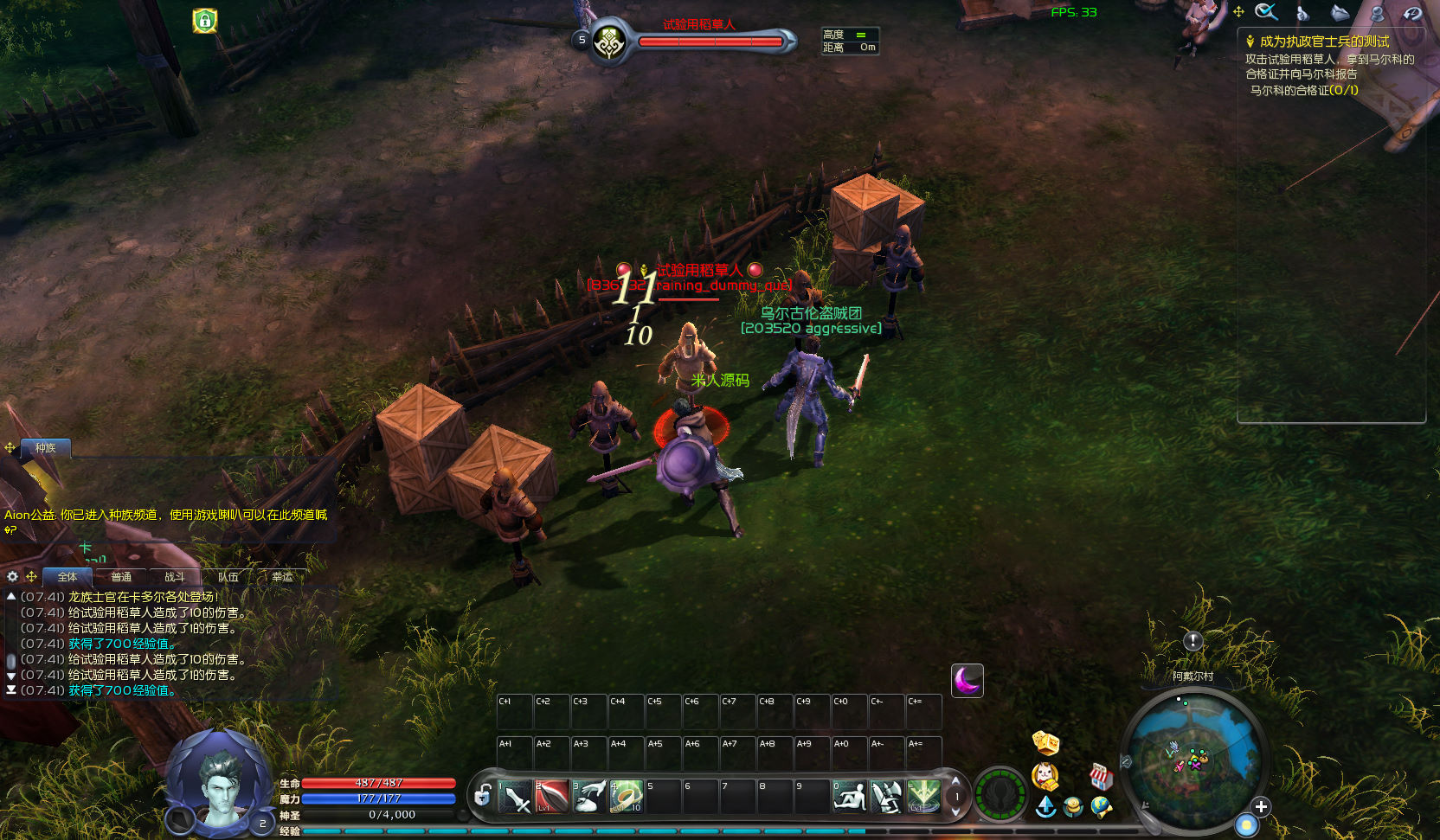
Task: Use the bandage item in slot 4
Action: click(627, 797)
